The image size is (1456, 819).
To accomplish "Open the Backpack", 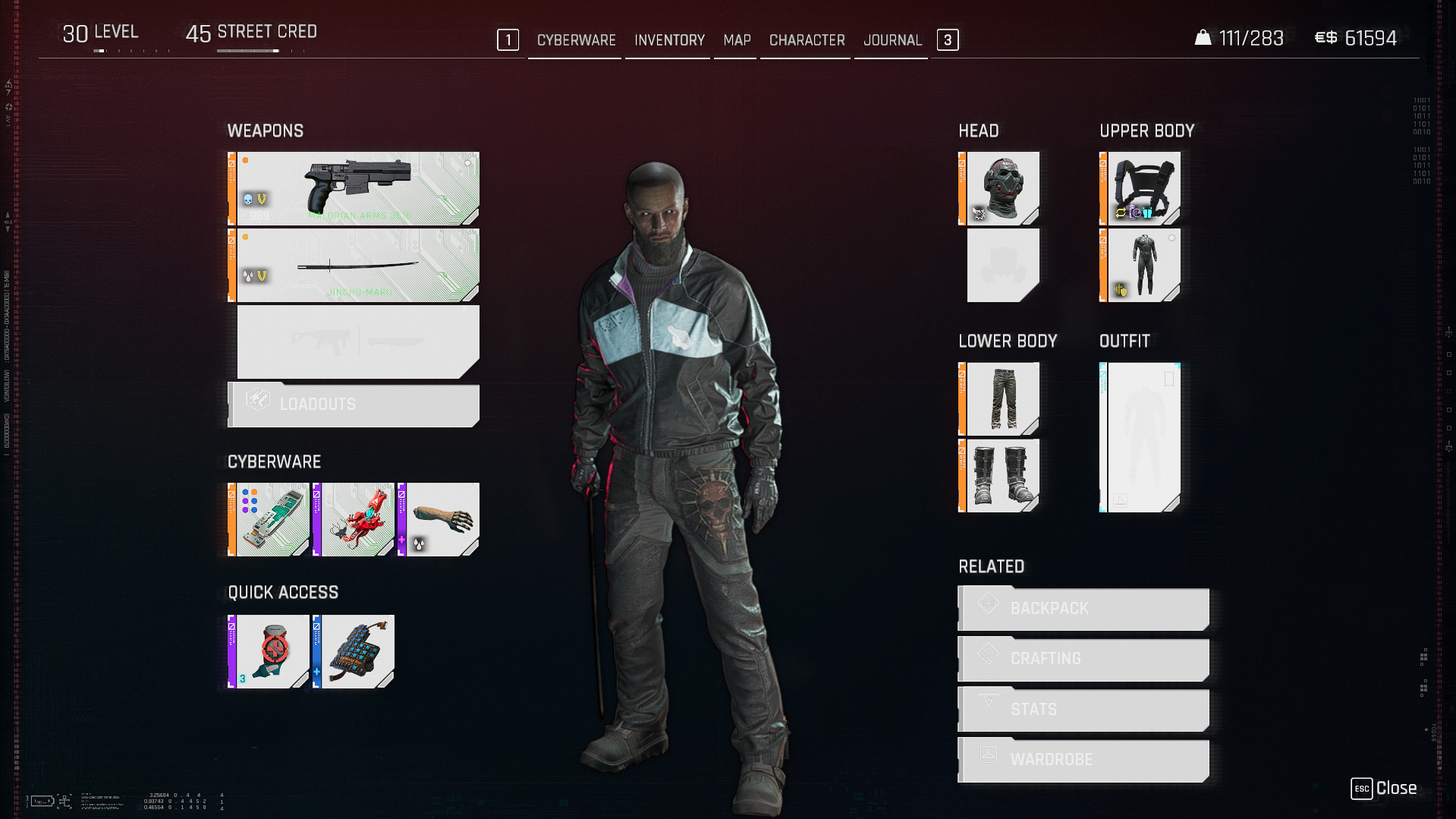I will 1083,609.
